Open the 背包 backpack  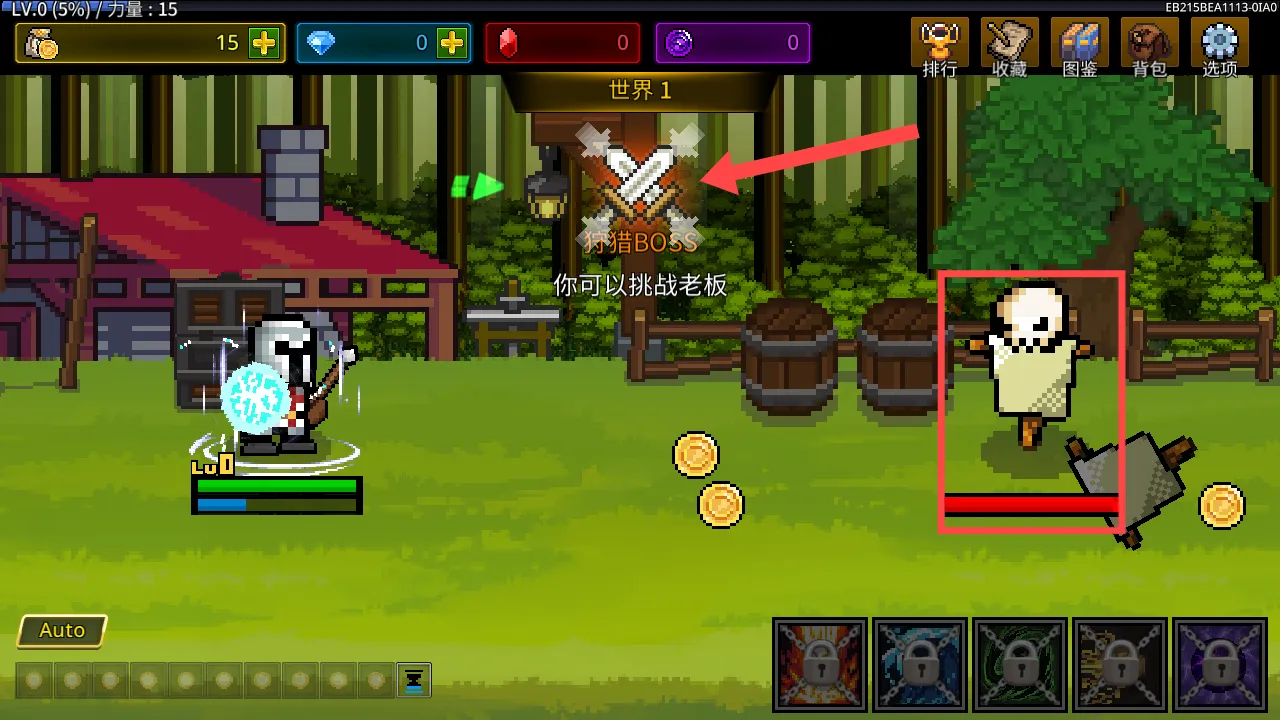point(1149,47)
